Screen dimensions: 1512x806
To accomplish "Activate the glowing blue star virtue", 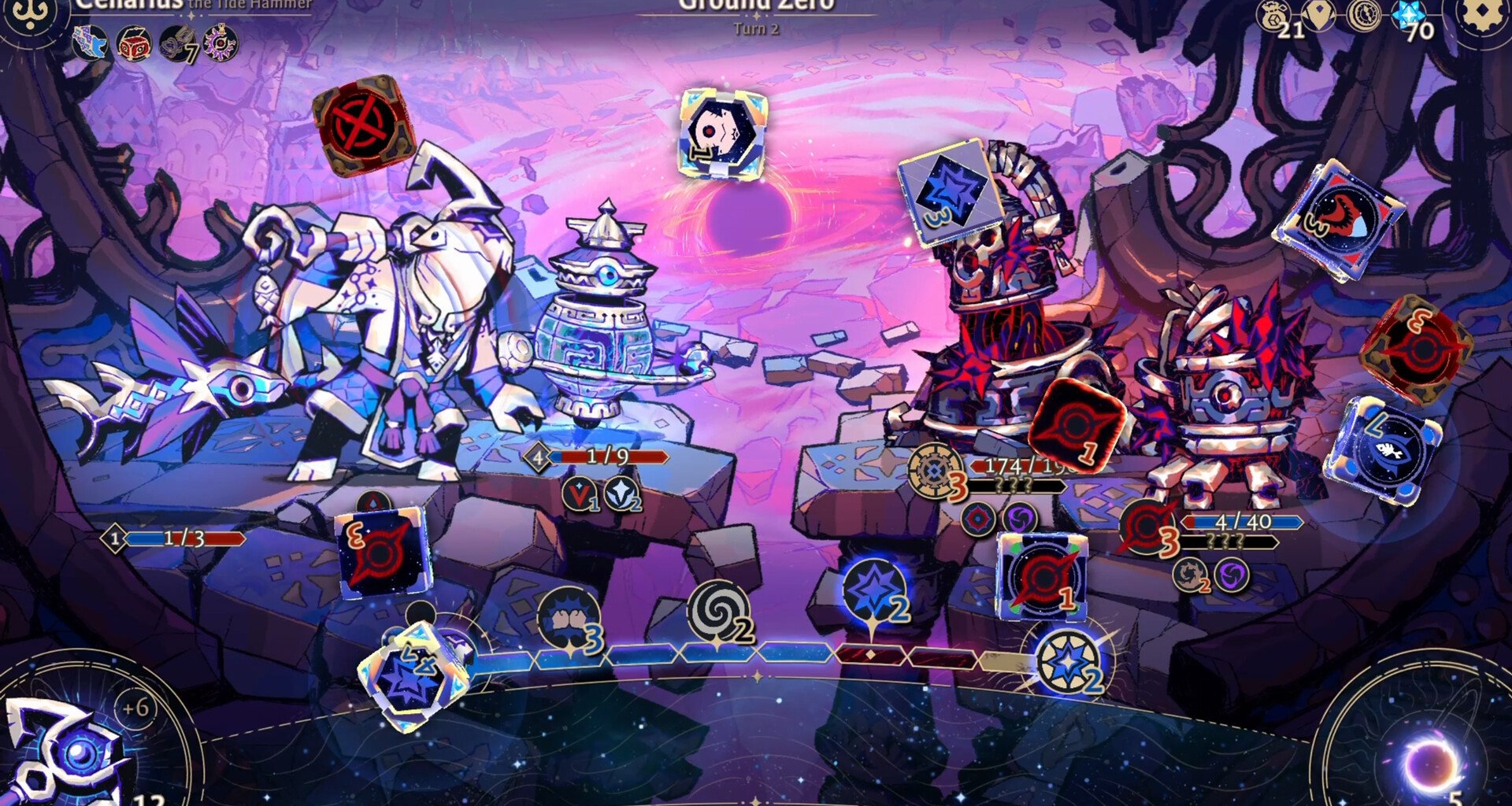I will [873, 592].
